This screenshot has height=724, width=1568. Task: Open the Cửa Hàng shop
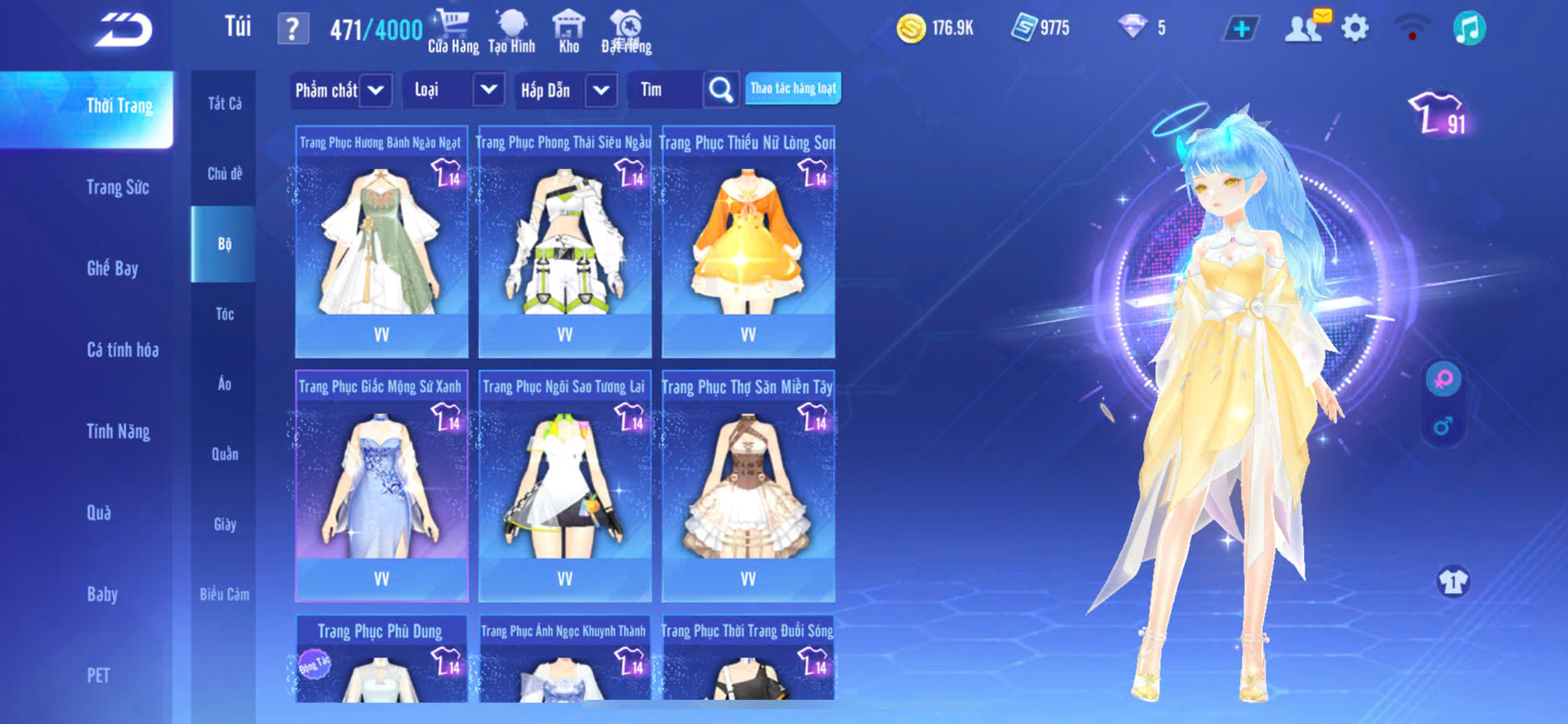453,32
